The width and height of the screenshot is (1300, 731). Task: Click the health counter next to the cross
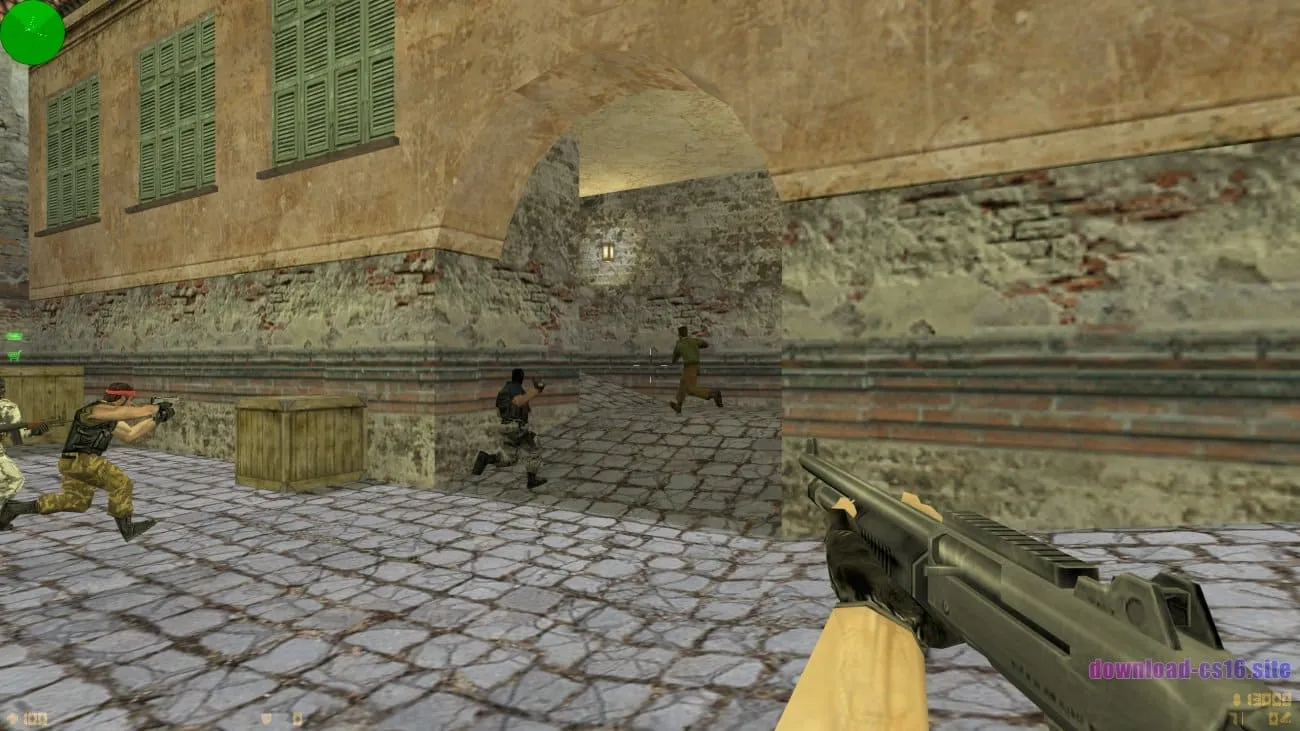point(35,716)
